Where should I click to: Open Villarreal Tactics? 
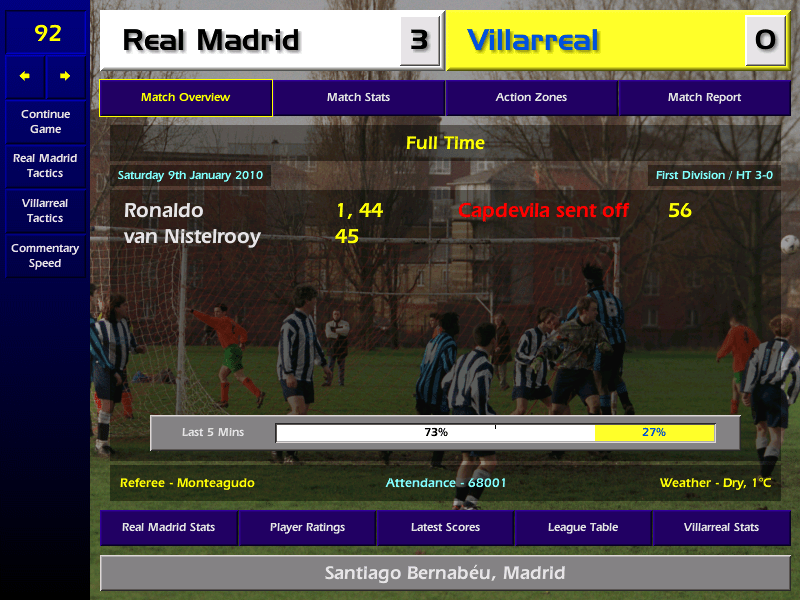pos(45,210)
